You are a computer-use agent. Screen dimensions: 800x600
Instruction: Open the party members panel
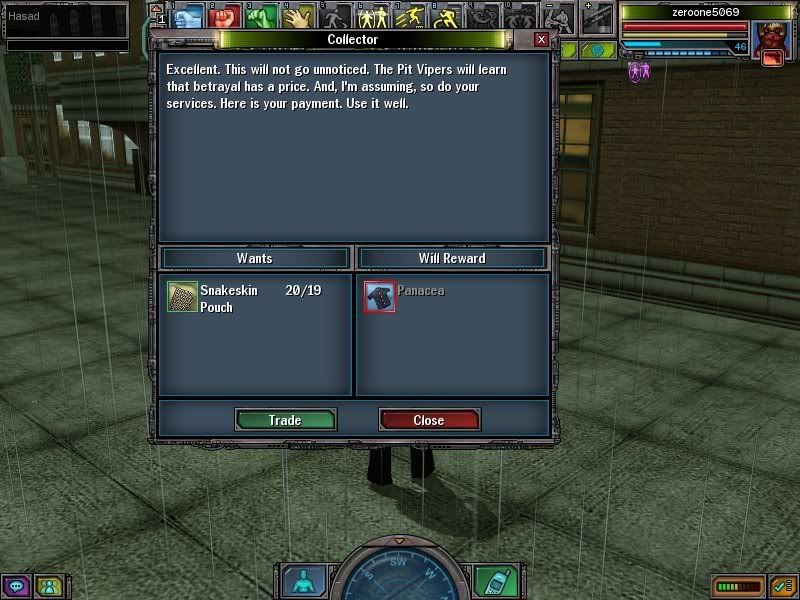click(x=47, y=586)
